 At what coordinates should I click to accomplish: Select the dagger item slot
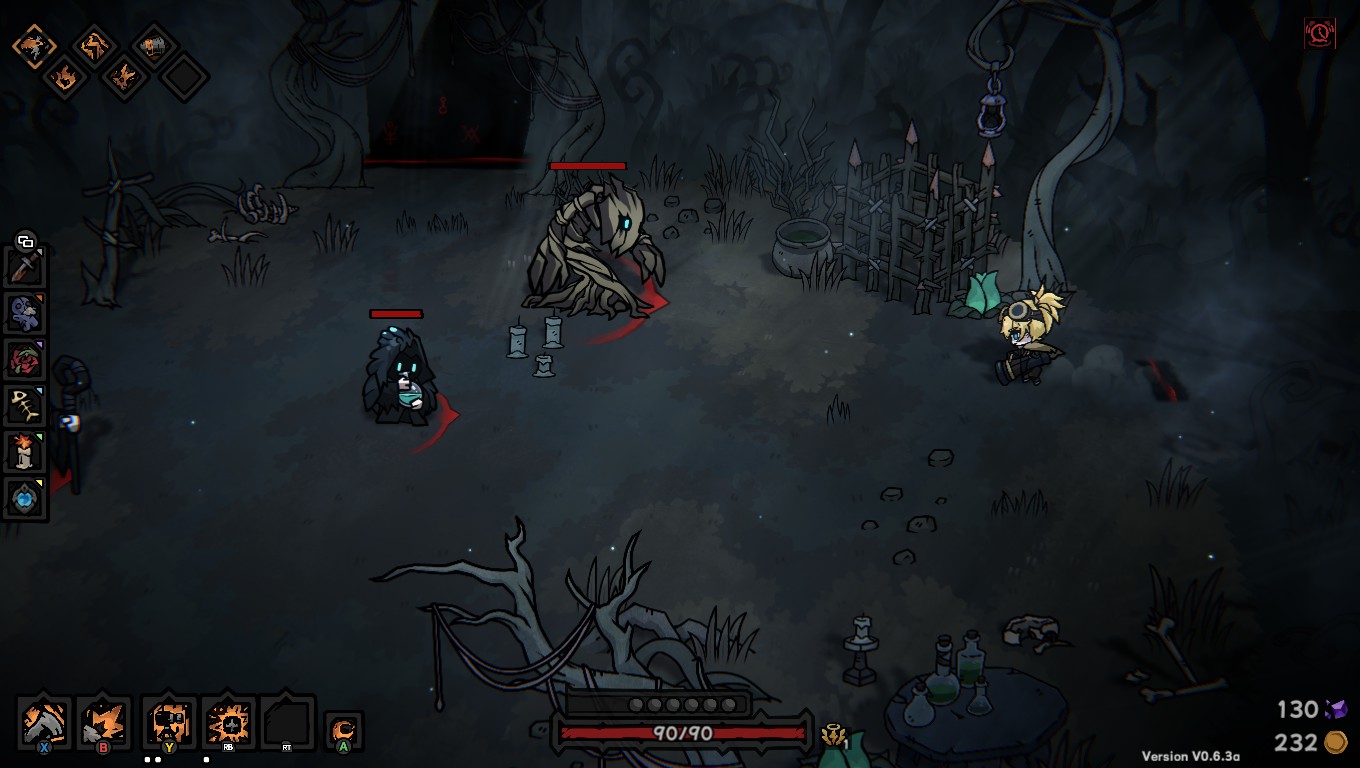(x=25, y=267)
